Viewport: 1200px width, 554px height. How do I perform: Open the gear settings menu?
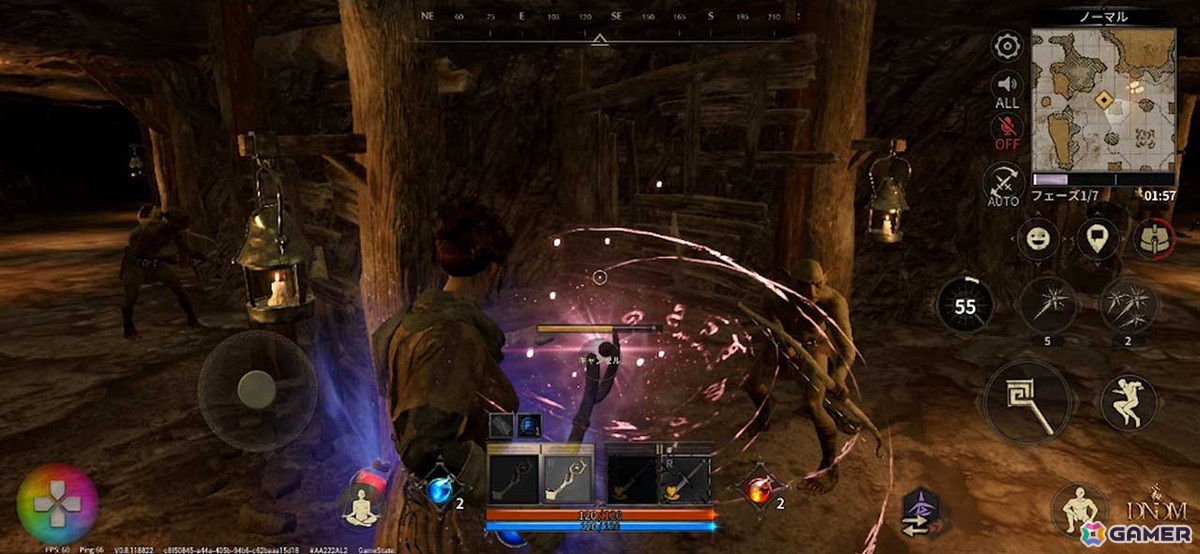click(1006, 46)
